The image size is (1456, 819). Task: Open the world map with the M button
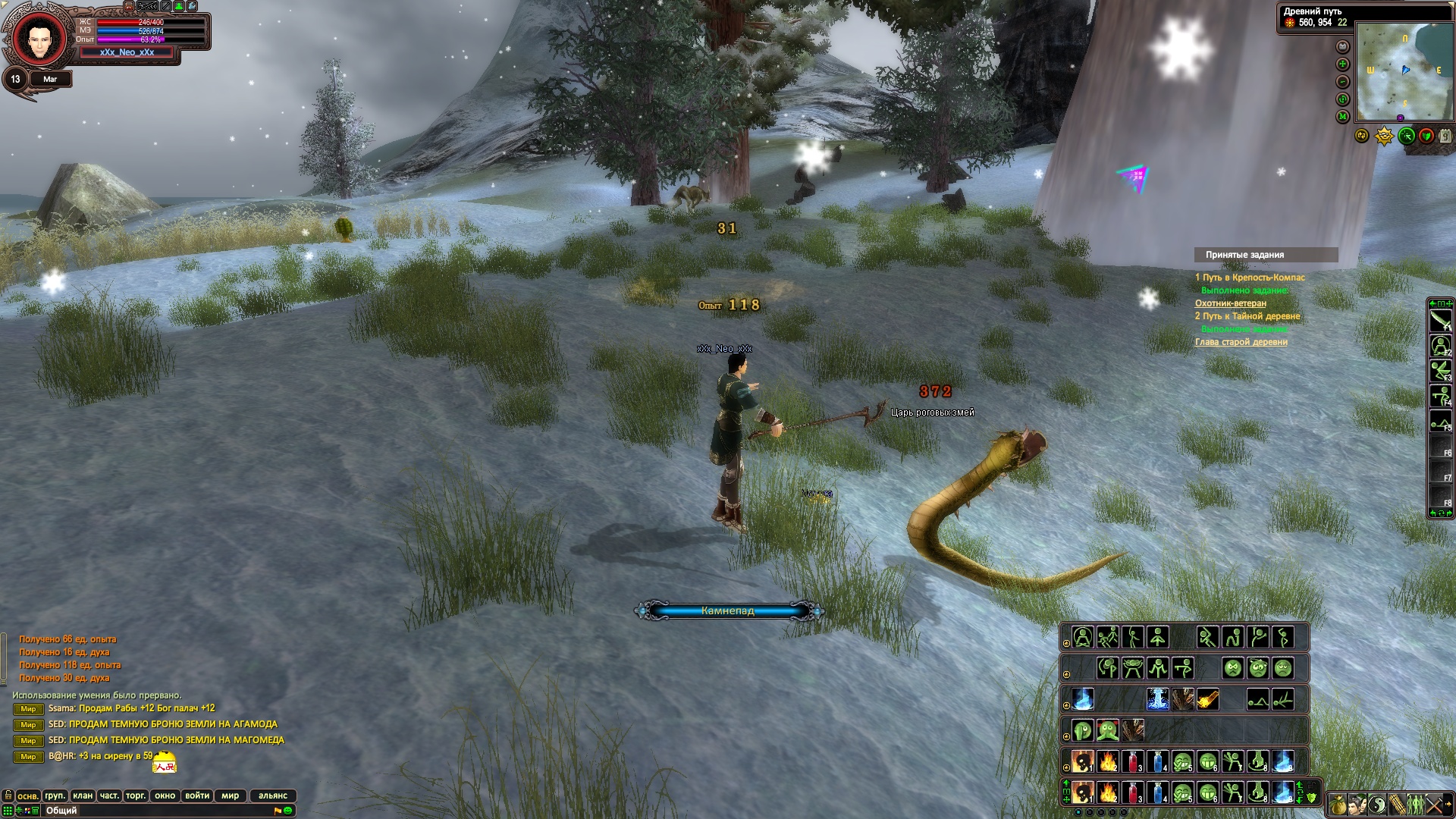click(1343, 117)
